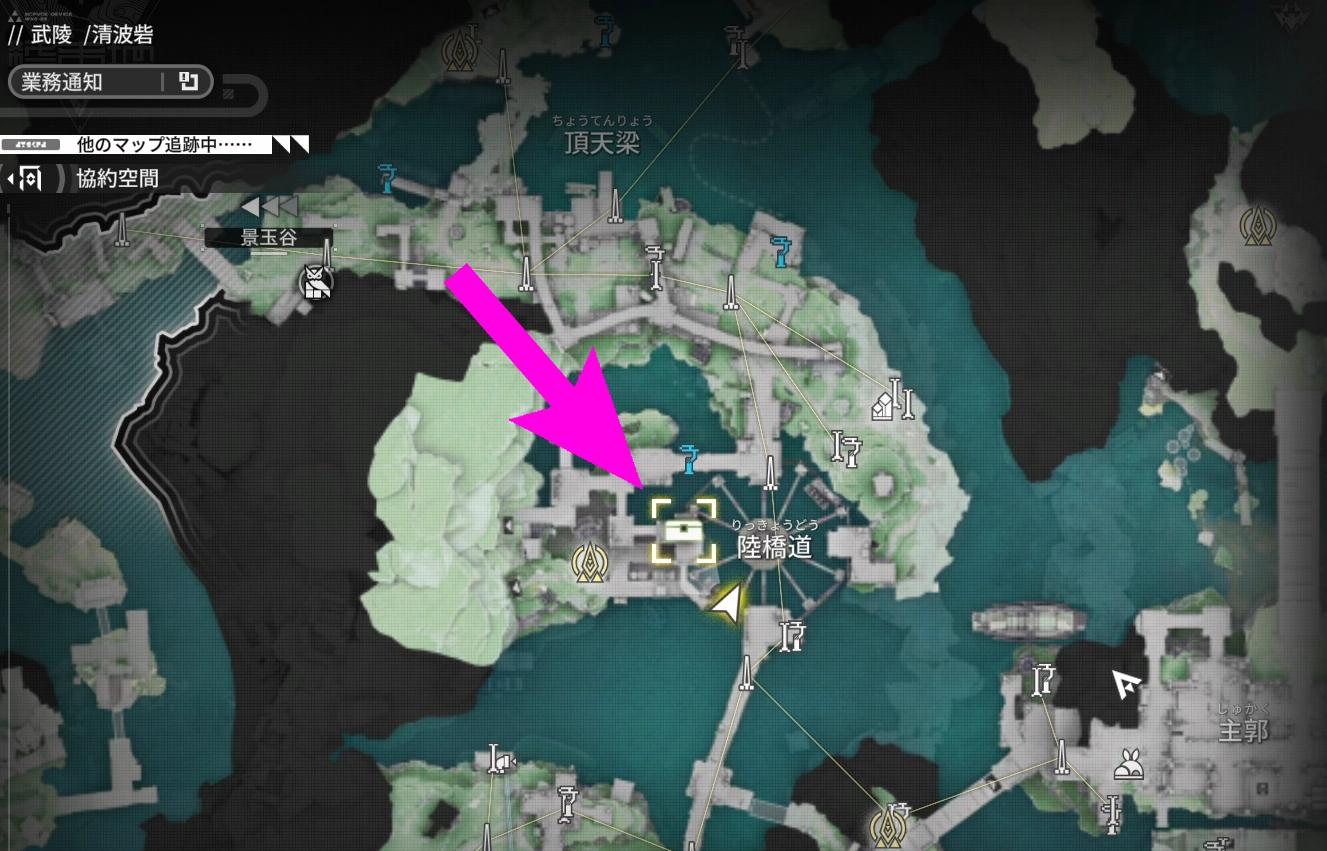The width and height of the screenshot is (1327, 851).
Task: Click the yellow-glowing player position arrow
Action: coord(729,603)
